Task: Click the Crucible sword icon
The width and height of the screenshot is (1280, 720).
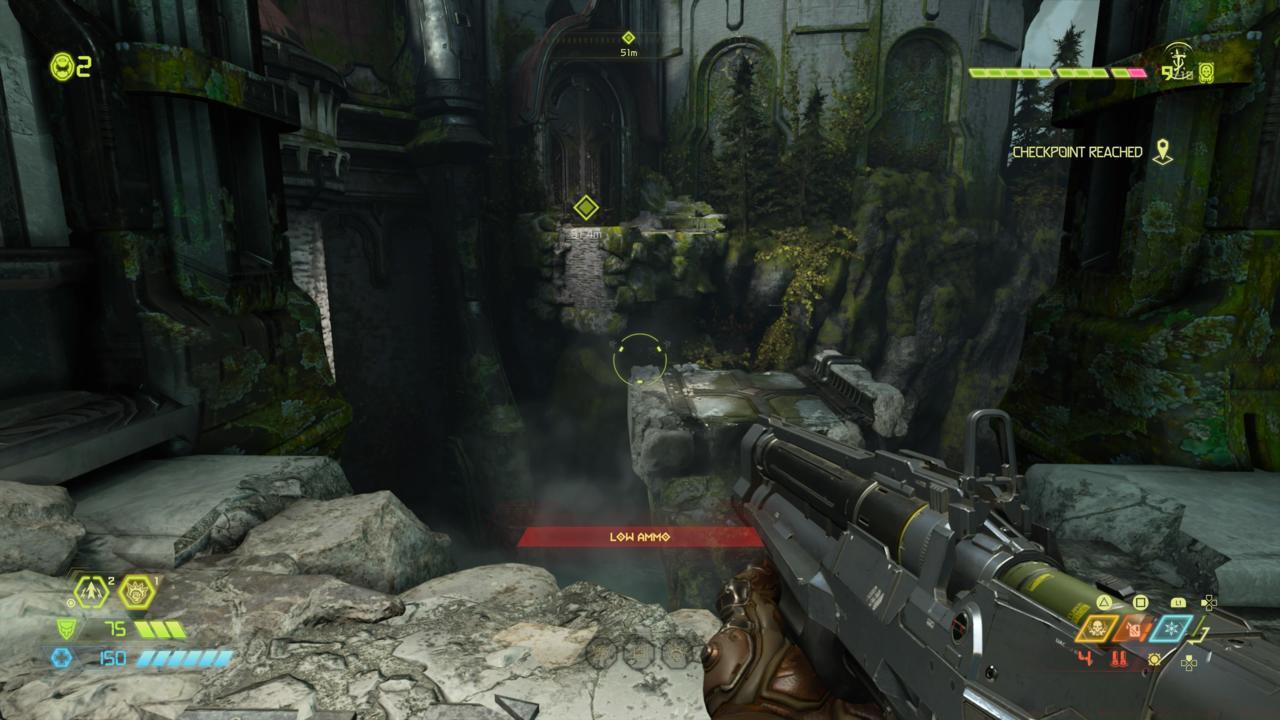Action: coord(1180,61)
